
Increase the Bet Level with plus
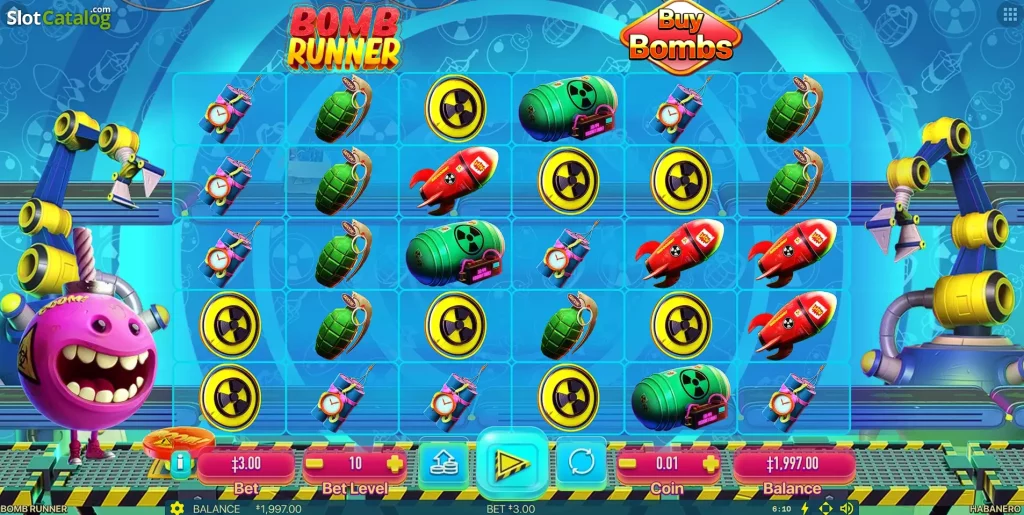395,464
